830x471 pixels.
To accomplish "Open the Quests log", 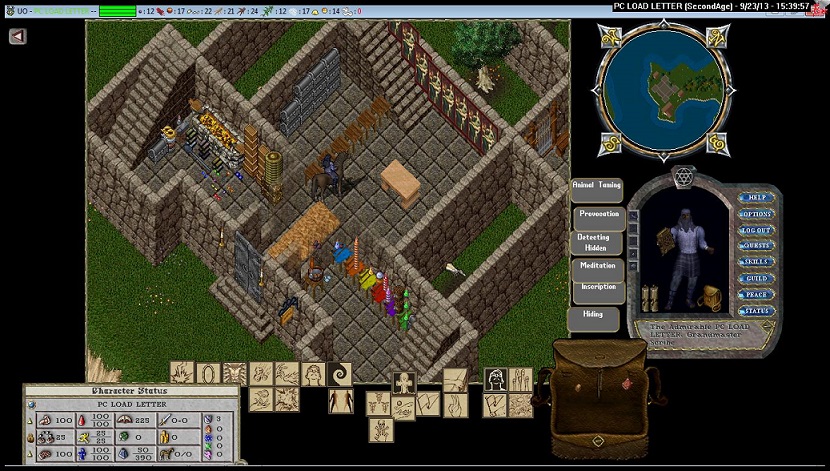I will [x=756, y=246].
